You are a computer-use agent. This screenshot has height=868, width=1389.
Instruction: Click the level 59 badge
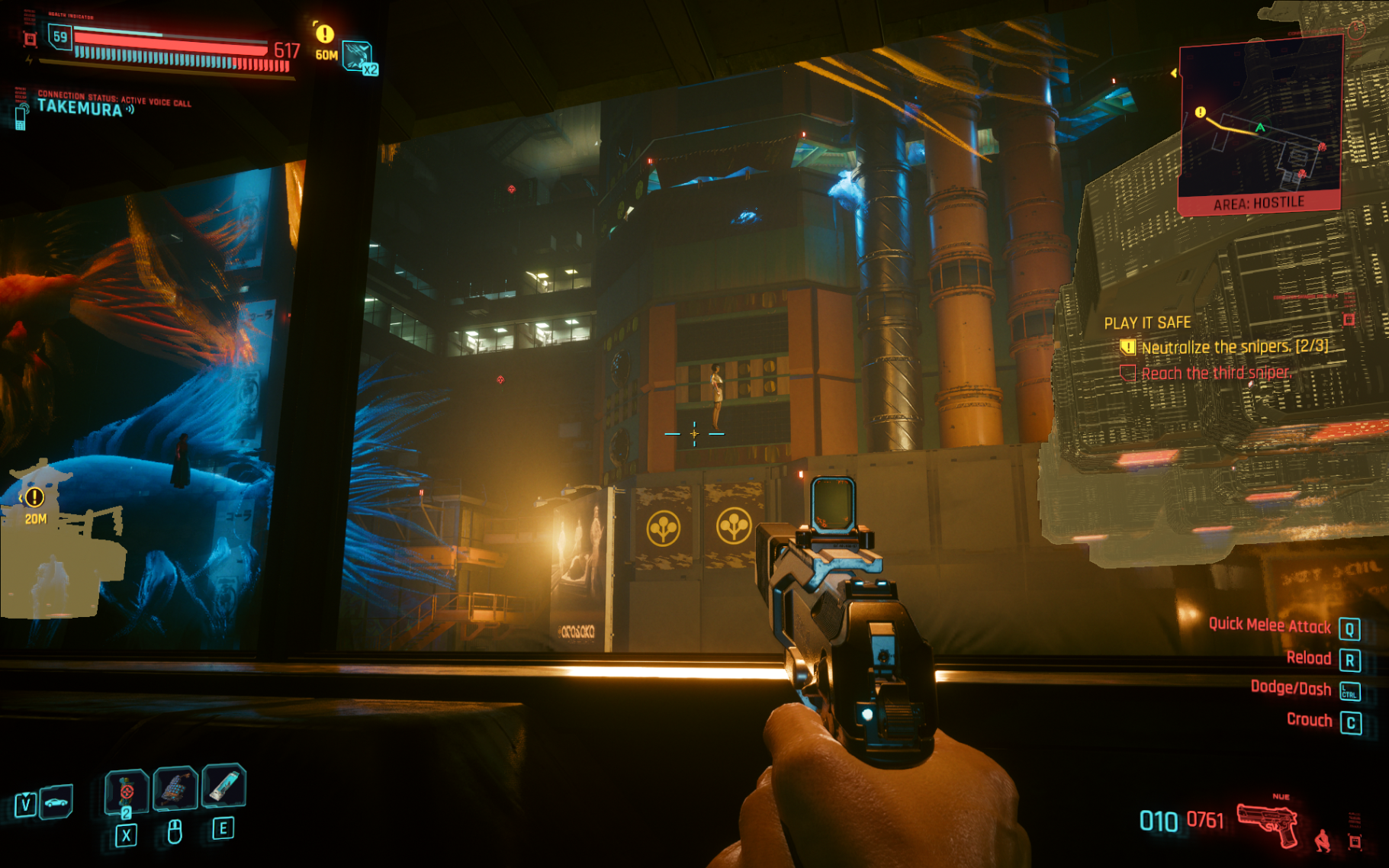coord(60,37)
